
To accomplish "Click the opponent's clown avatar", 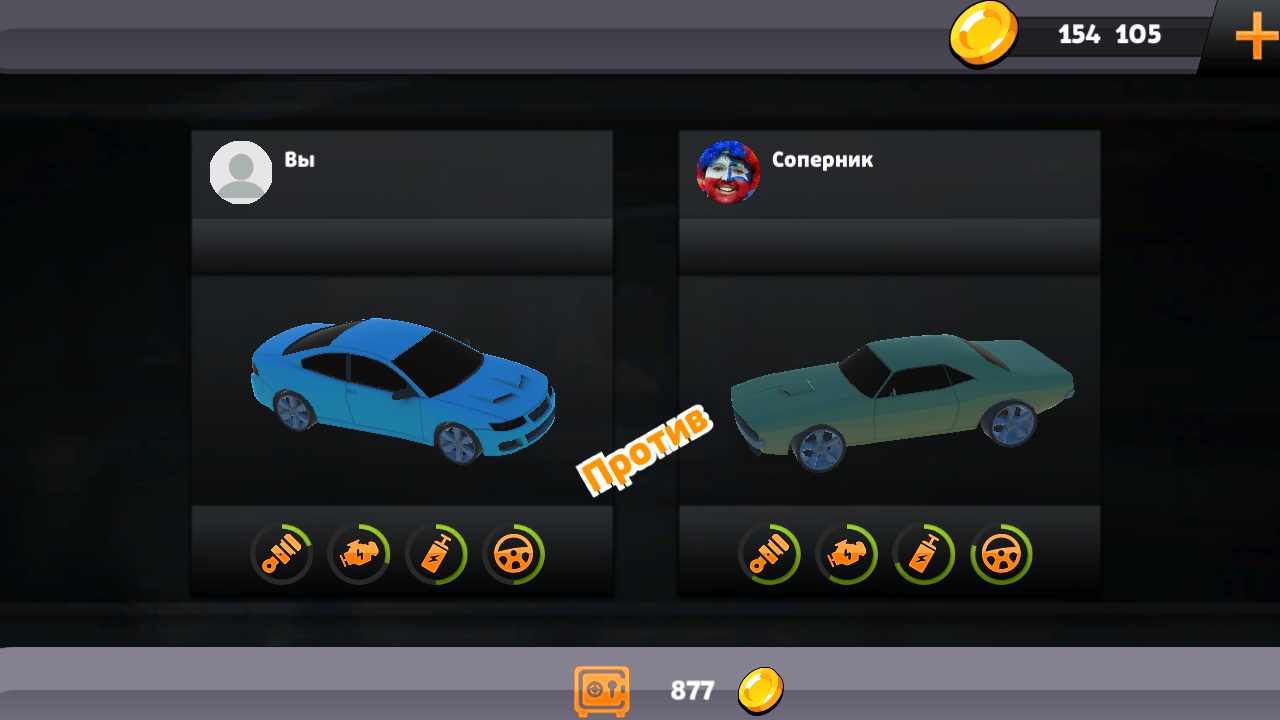I will pos(727,172).
